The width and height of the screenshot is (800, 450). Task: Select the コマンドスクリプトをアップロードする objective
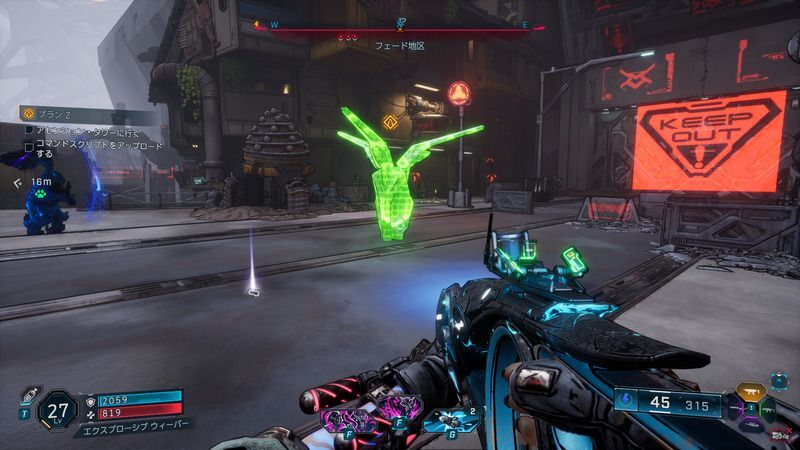point(88,149)
